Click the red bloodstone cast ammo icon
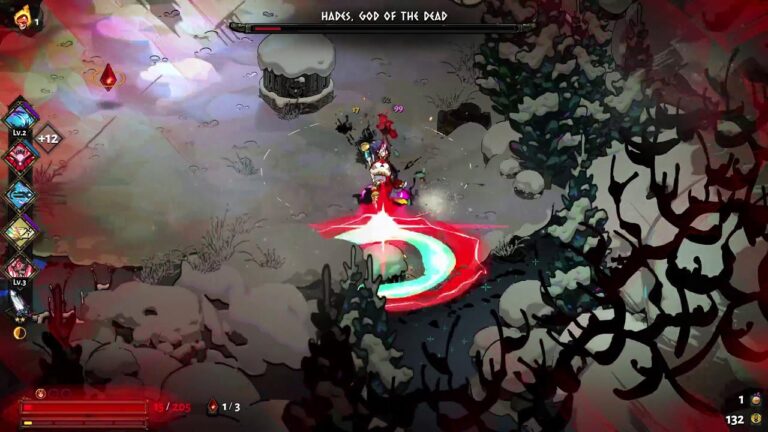 (212, 407)
